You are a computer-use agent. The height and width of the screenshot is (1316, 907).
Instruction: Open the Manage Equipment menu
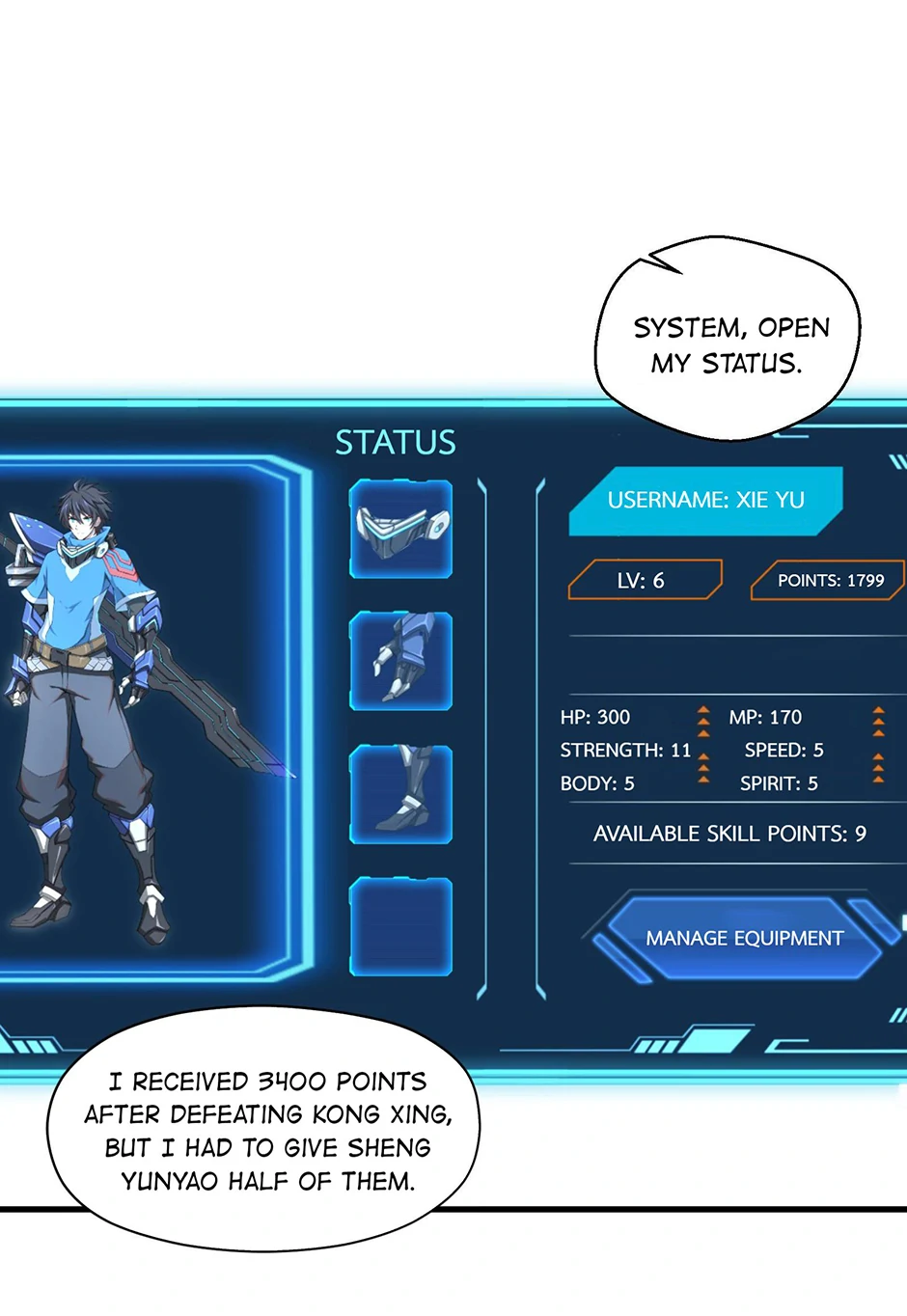744,938
